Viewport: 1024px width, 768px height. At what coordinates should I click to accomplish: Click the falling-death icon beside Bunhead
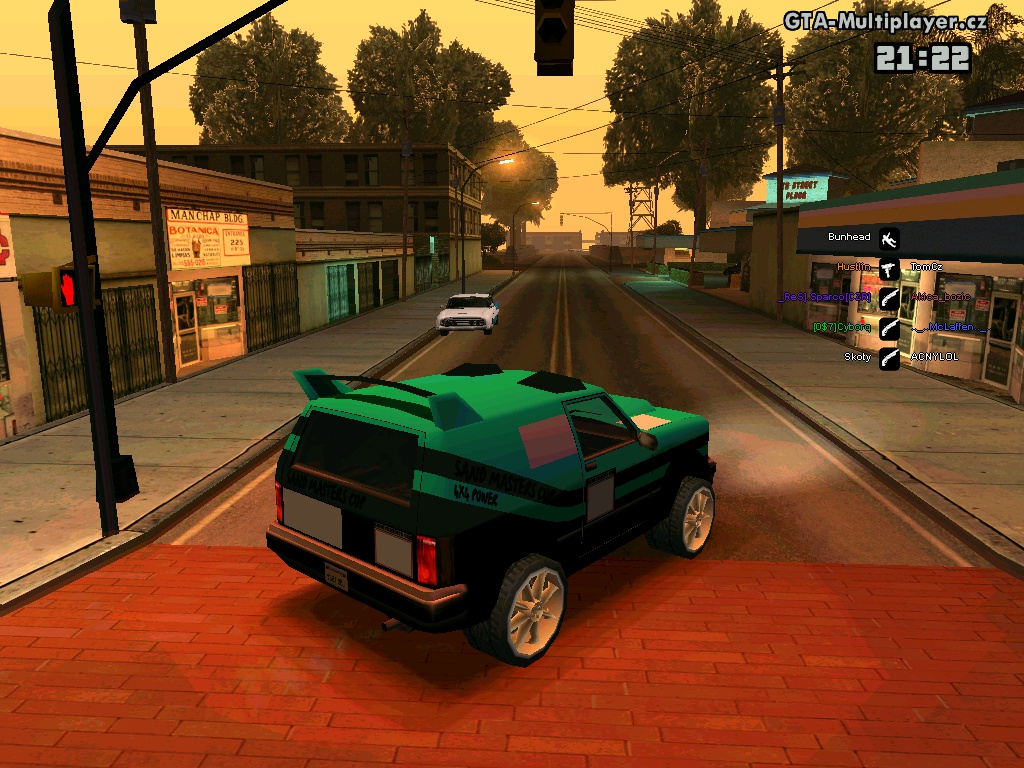point(889,238)
